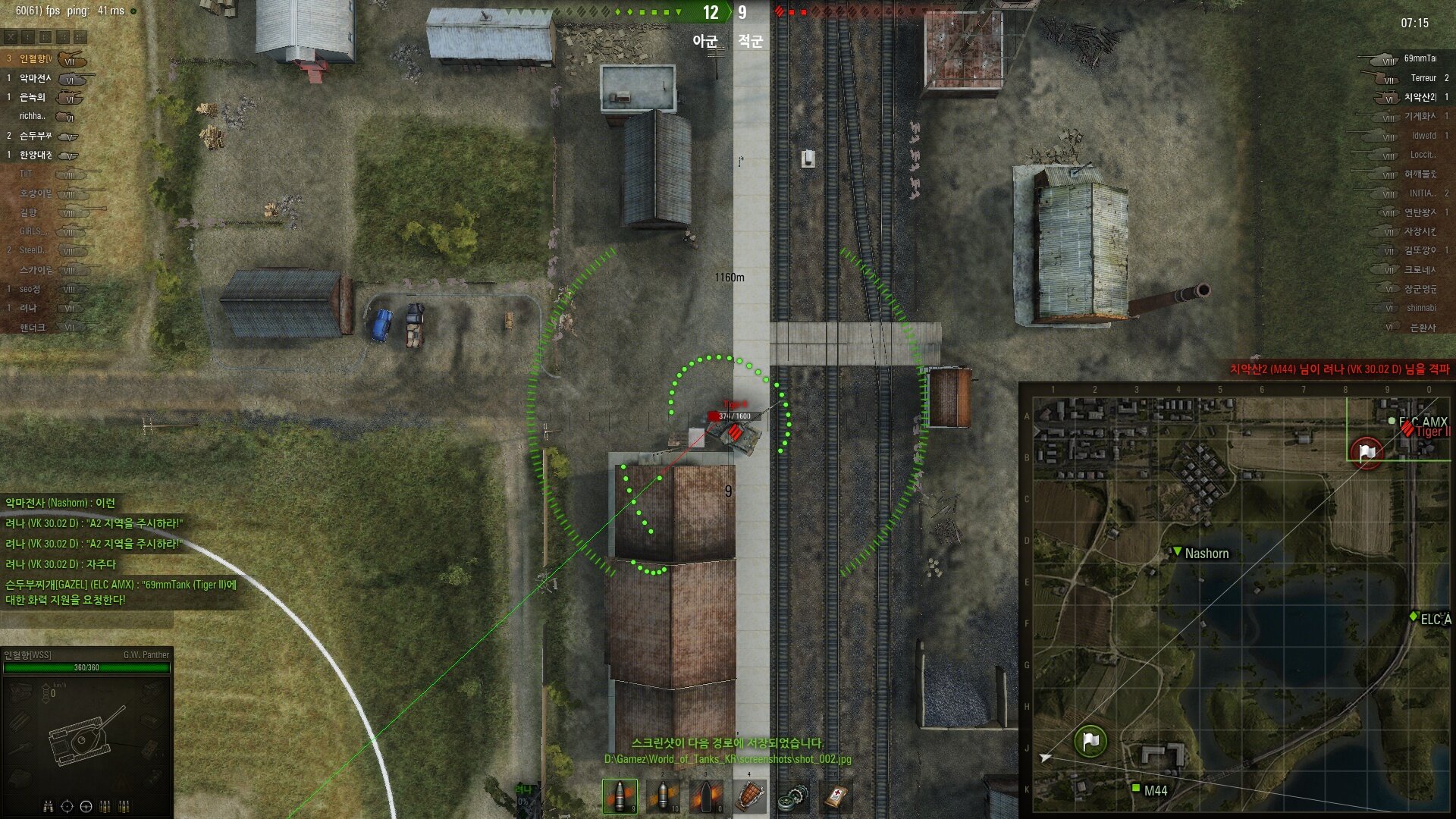Select enemy shinnabi in the enemy list
The width and height of the screenshot is (1456, 819).
coord(1420,309)
